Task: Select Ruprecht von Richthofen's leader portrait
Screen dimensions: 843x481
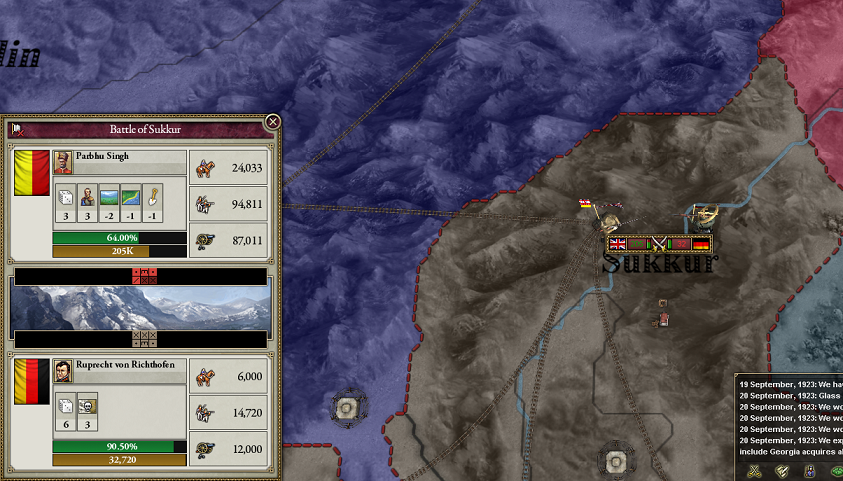Action: 63,371
